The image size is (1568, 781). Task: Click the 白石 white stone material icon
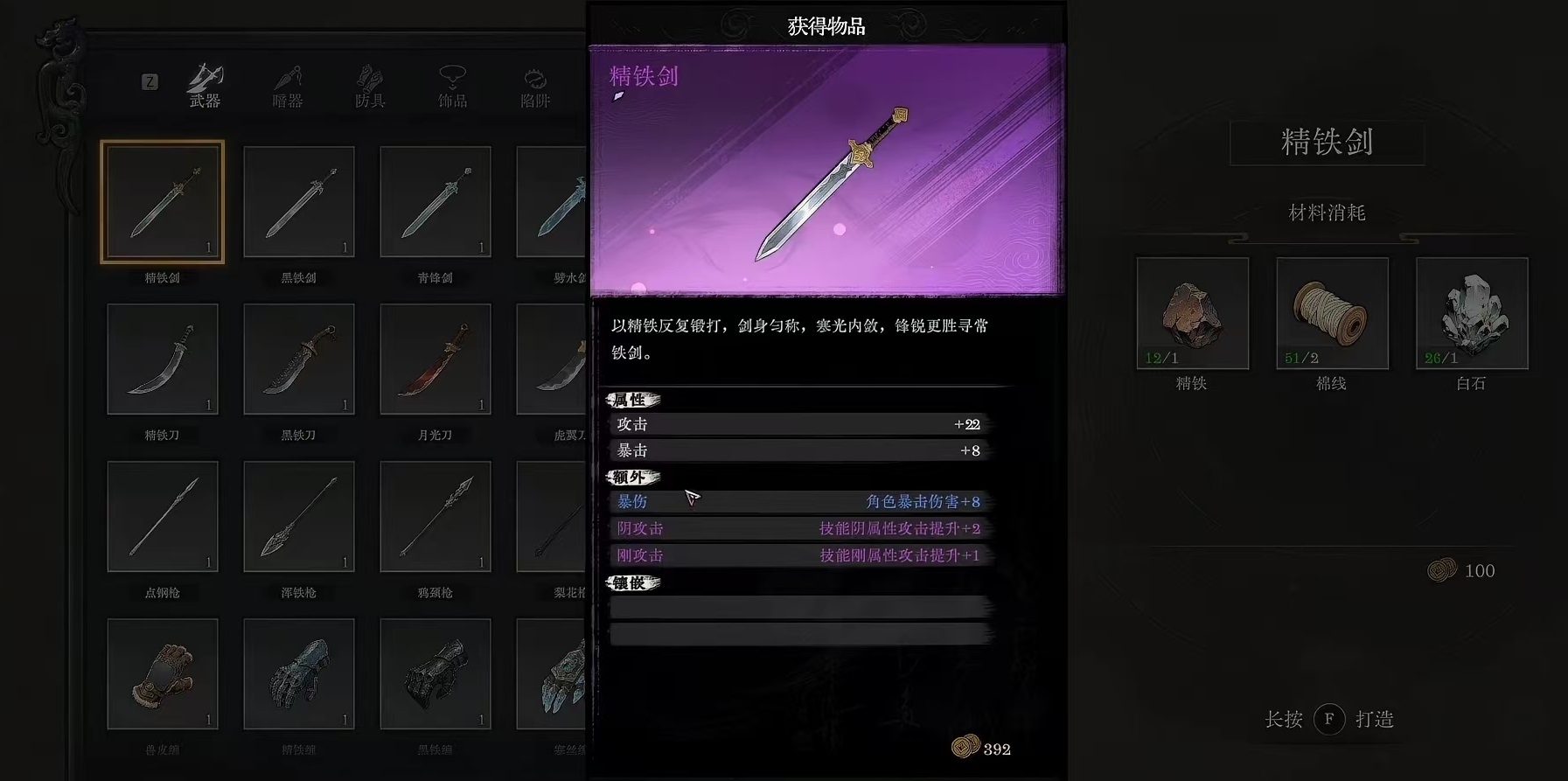pyautogui.click(x=1470, y=313)
